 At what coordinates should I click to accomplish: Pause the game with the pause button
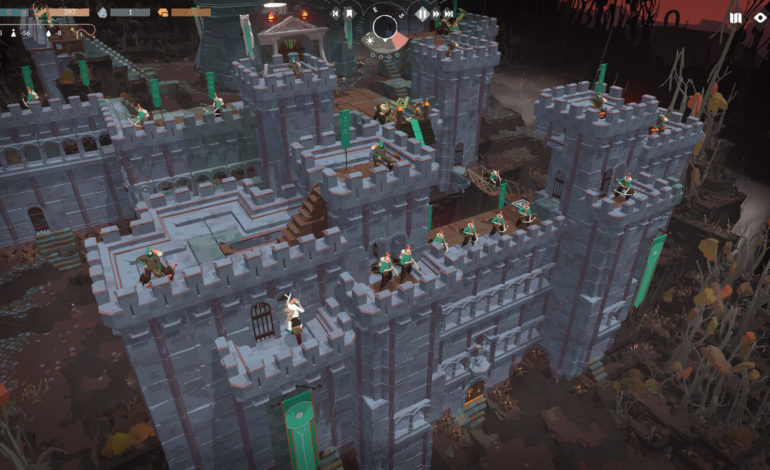[x=422, y=14]
